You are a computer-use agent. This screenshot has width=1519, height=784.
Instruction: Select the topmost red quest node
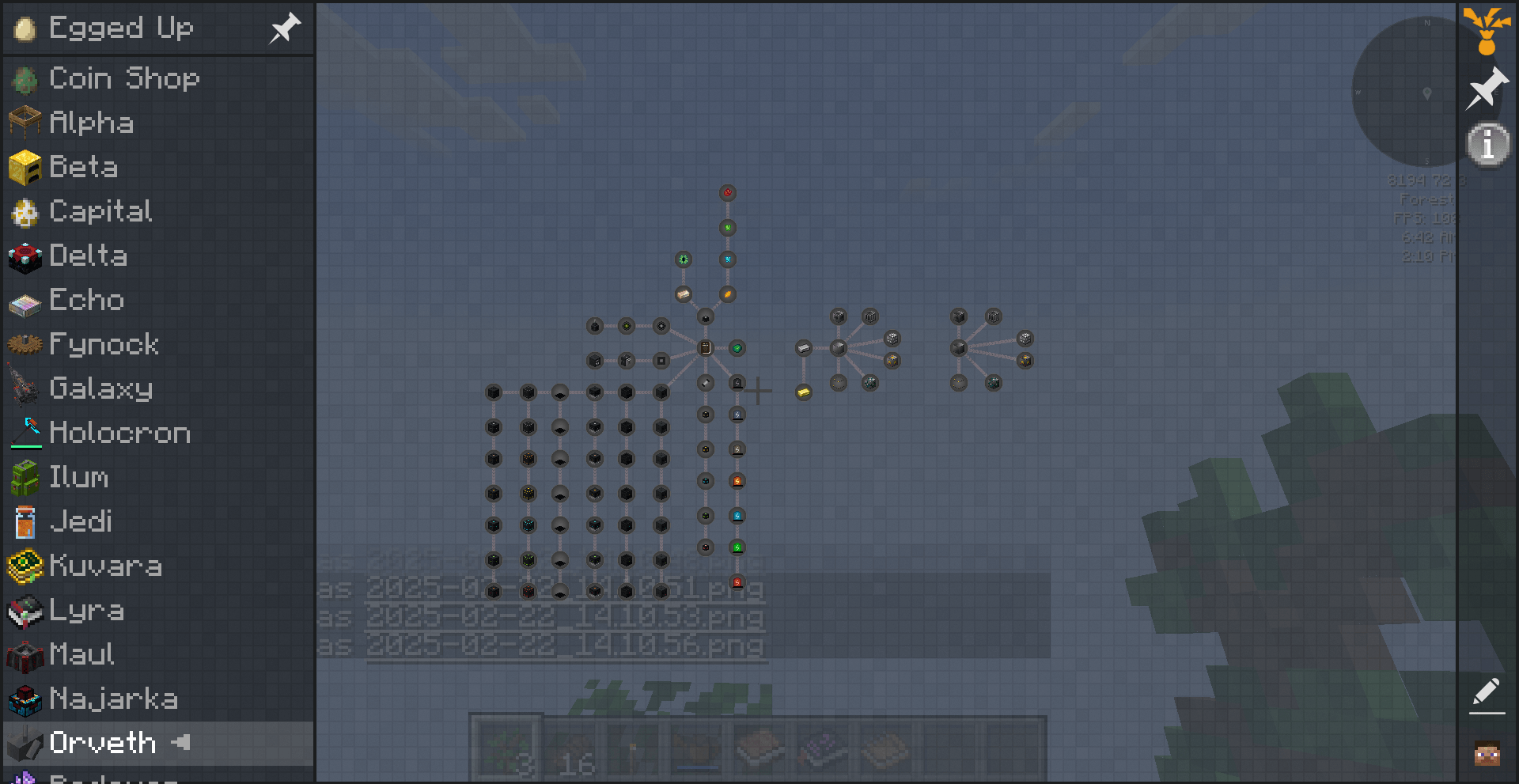pyautogui.click(x=727, y=191)
